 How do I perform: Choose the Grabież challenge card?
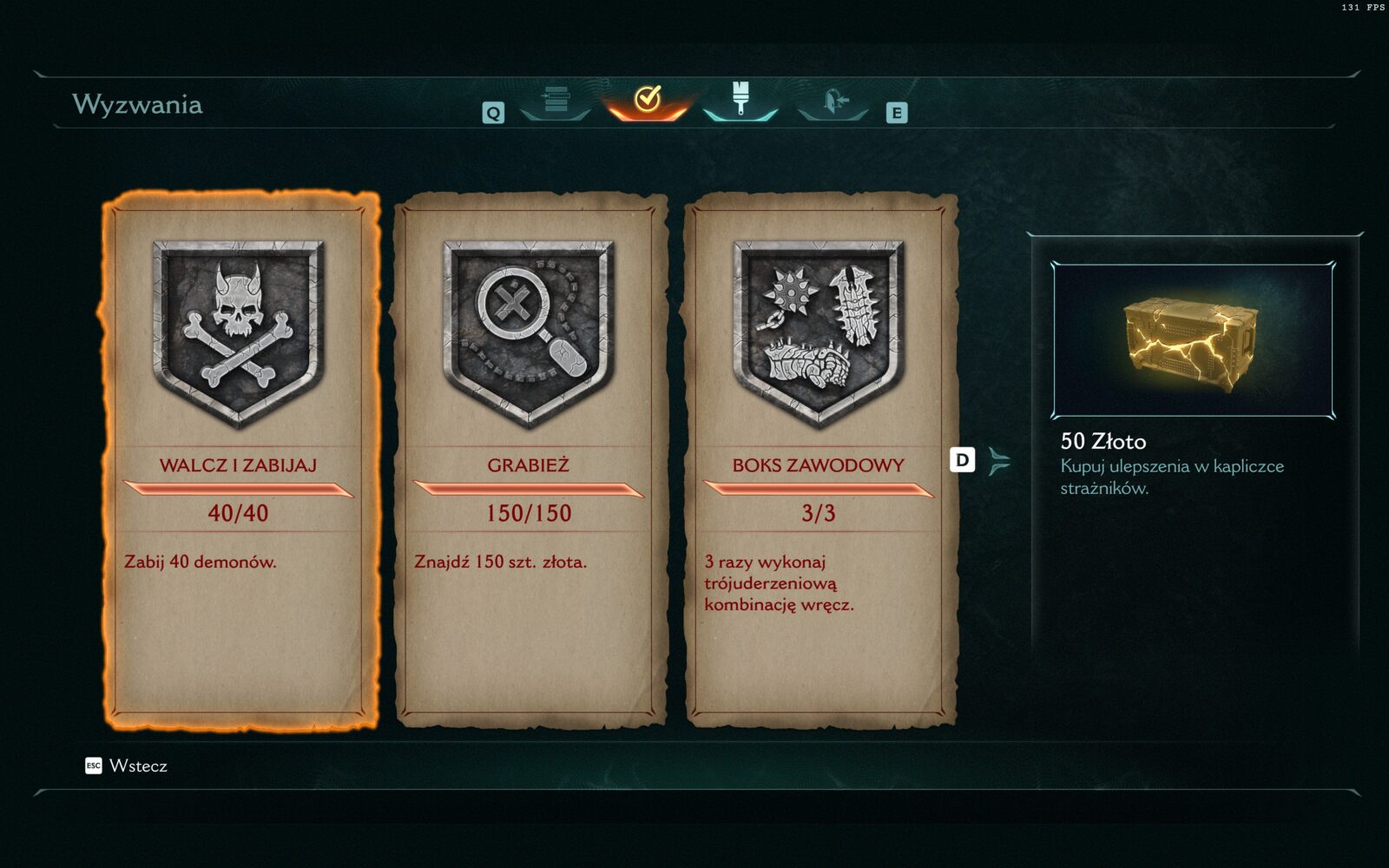click(x=528, y=460)
